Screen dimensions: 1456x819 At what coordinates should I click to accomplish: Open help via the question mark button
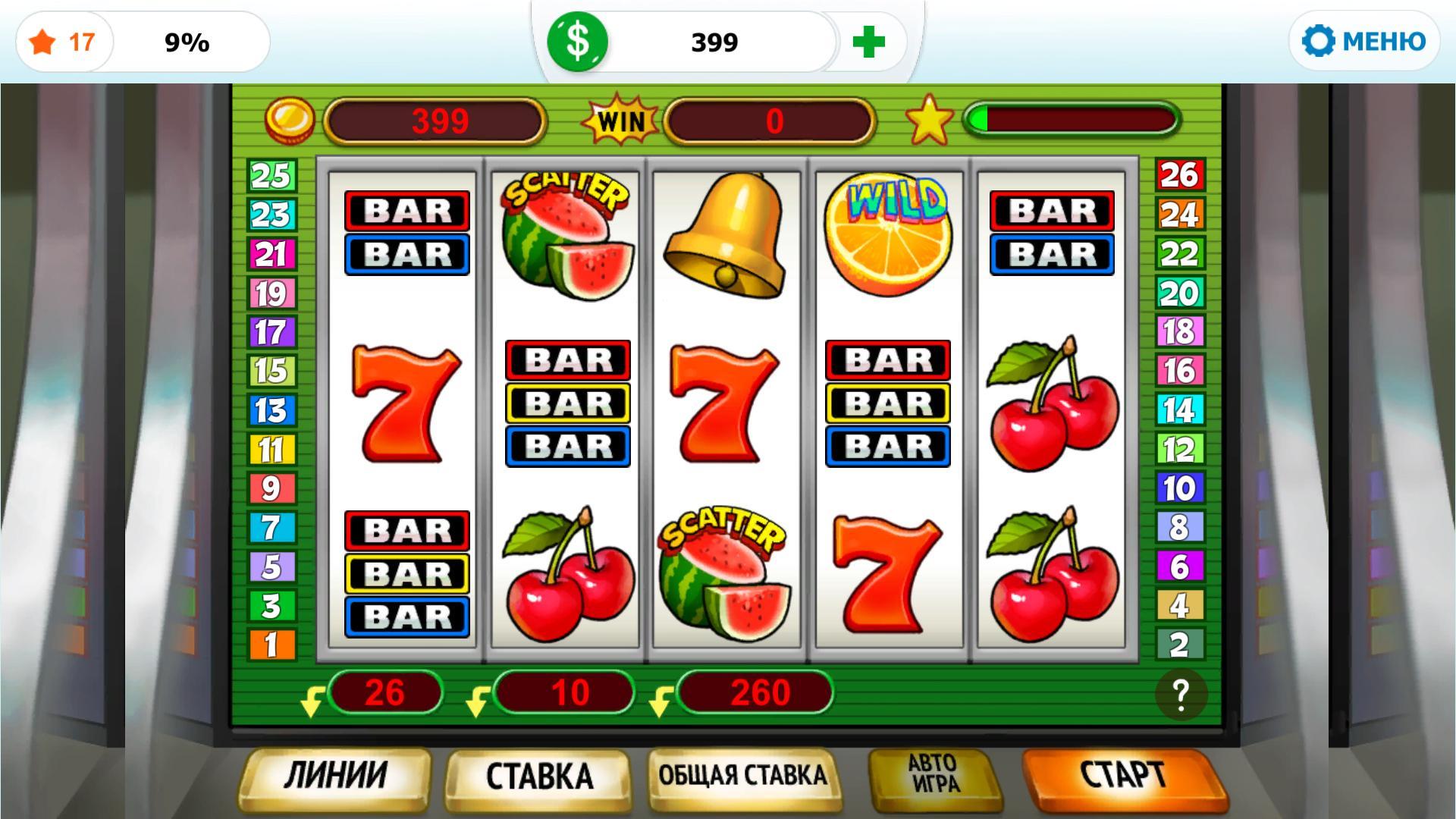pyautogui.click(x=1181, y=694)
